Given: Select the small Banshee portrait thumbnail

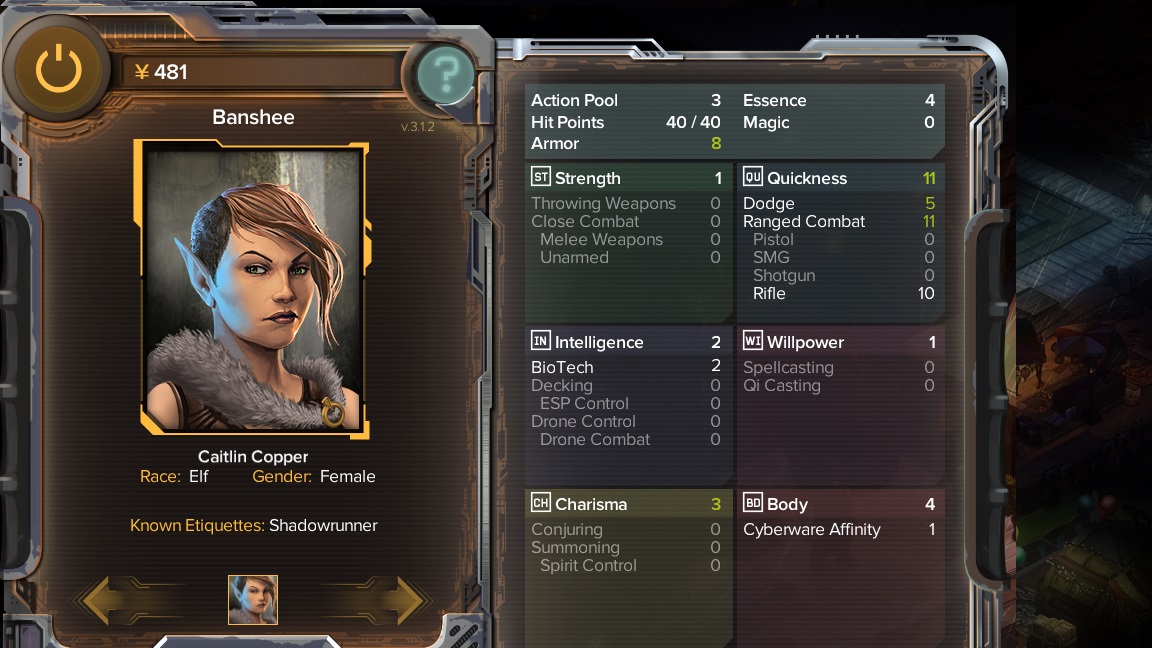Looking at the screenshot, I should coord(253,600).
